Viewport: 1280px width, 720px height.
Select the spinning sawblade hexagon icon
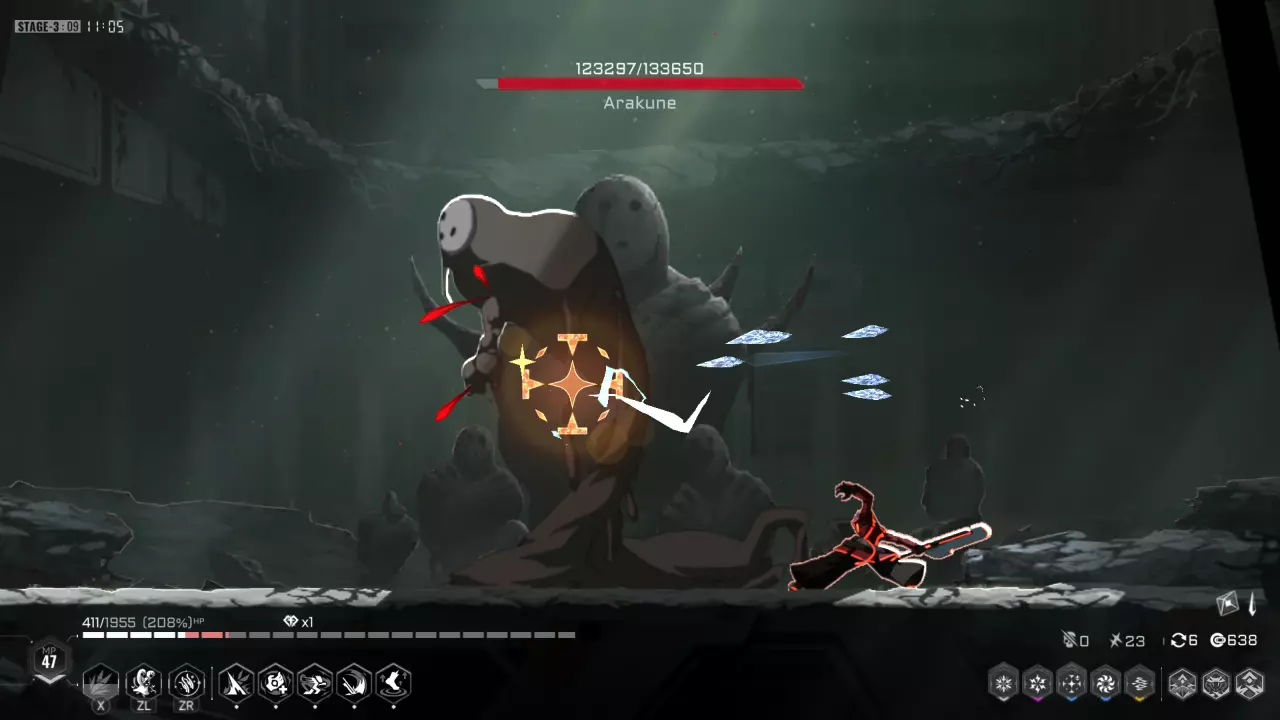click(1106, 683)
